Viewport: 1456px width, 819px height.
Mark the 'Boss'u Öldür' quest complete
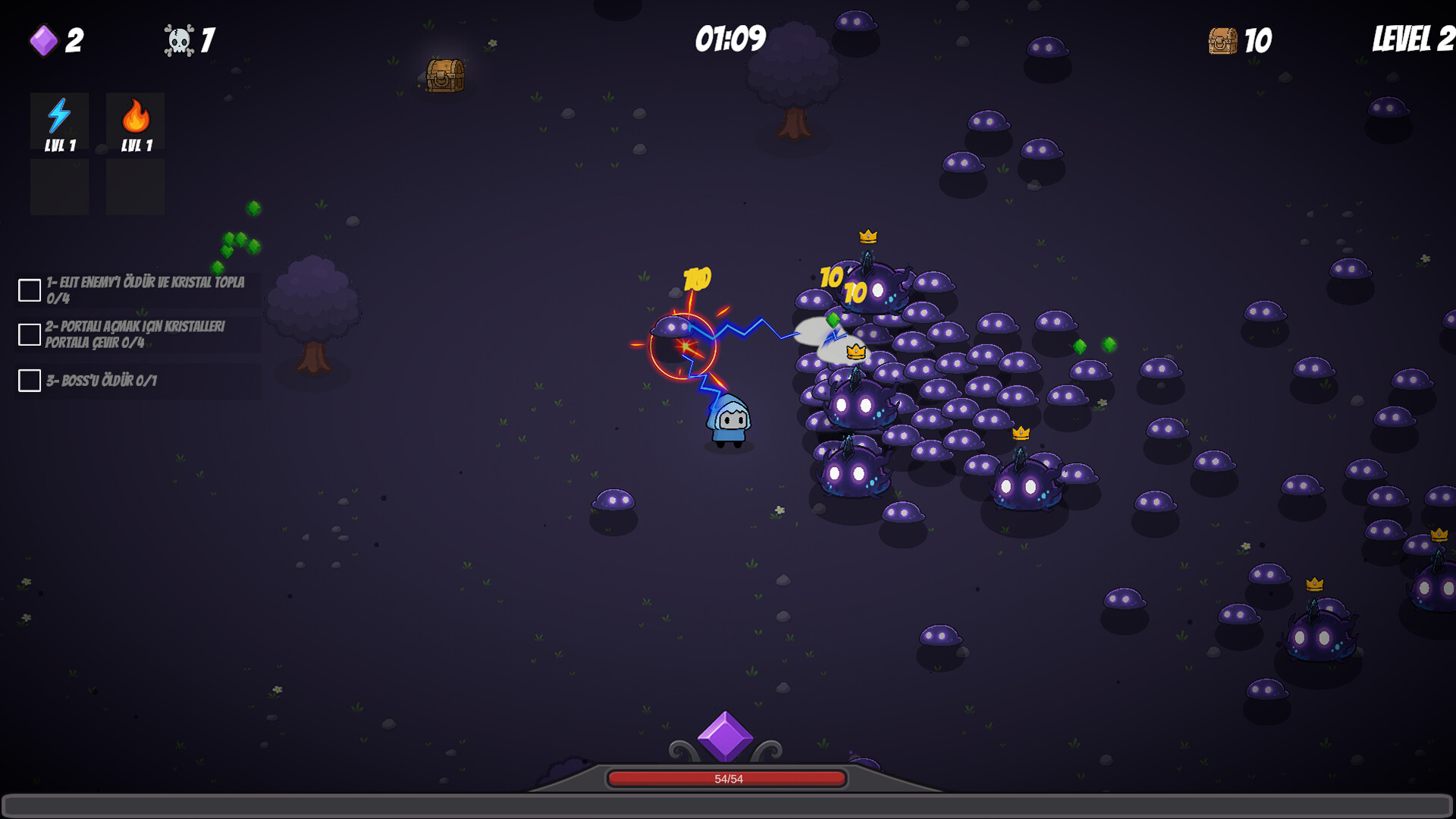pyautogui.click(x=28, y=381)
